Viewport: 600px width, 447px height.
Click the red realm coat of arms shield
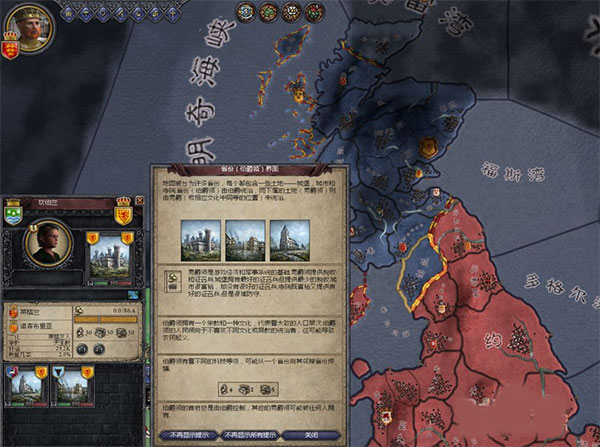(9, 48)
